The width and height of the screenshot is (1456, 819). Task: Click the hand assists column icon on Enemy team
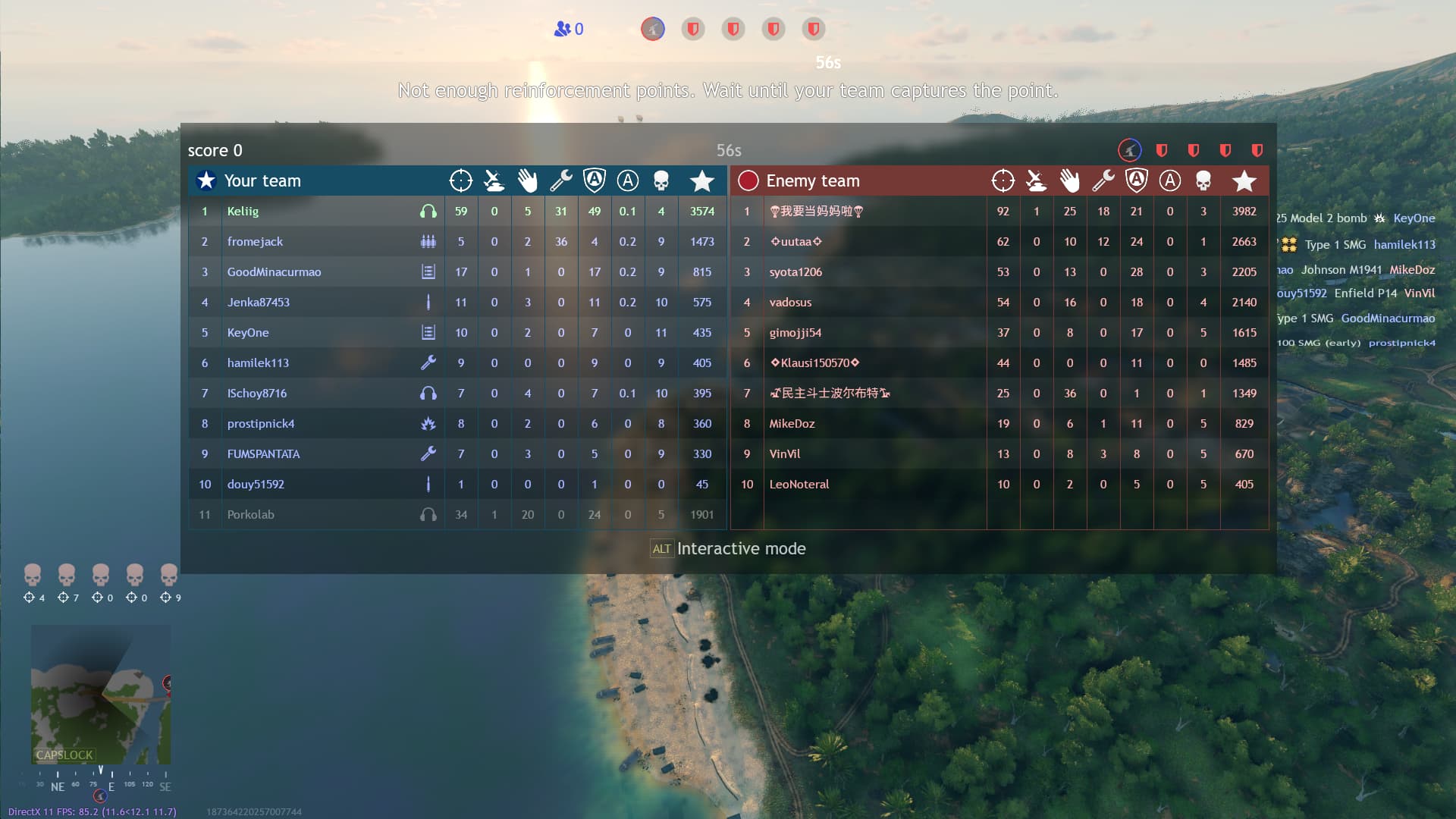pos(1070,180)
